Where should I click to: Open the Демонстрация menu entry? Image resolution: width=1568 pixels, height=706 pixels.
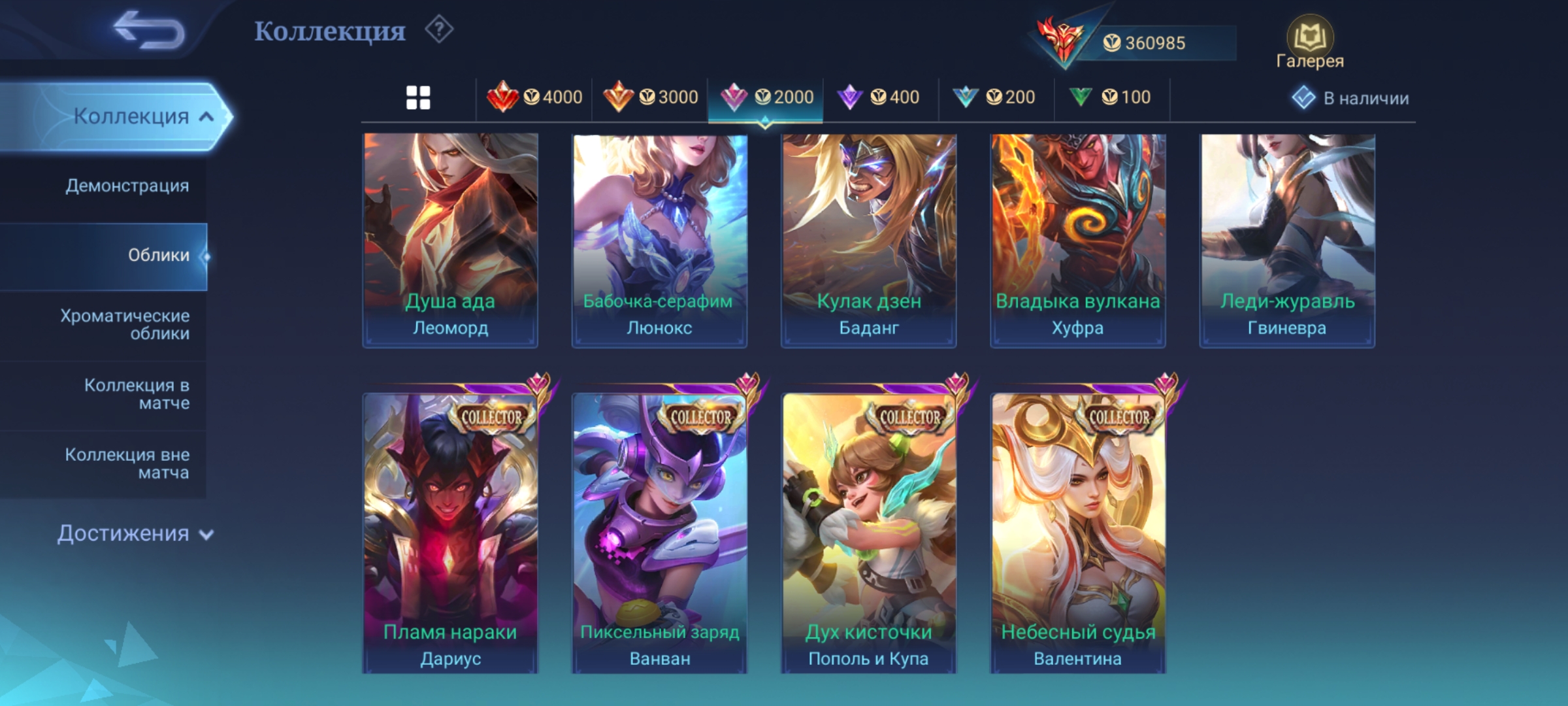[x=127, y=186]
